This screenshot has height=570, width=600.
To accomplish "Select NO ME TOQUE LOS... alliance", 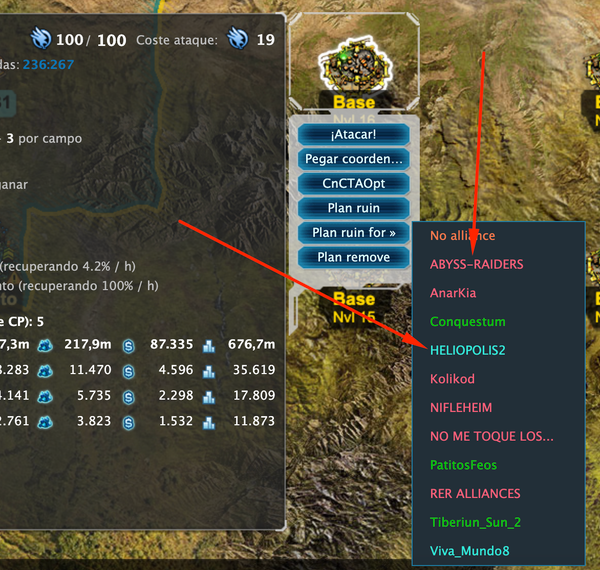I will pyautogui.click(x=492, y=437).
